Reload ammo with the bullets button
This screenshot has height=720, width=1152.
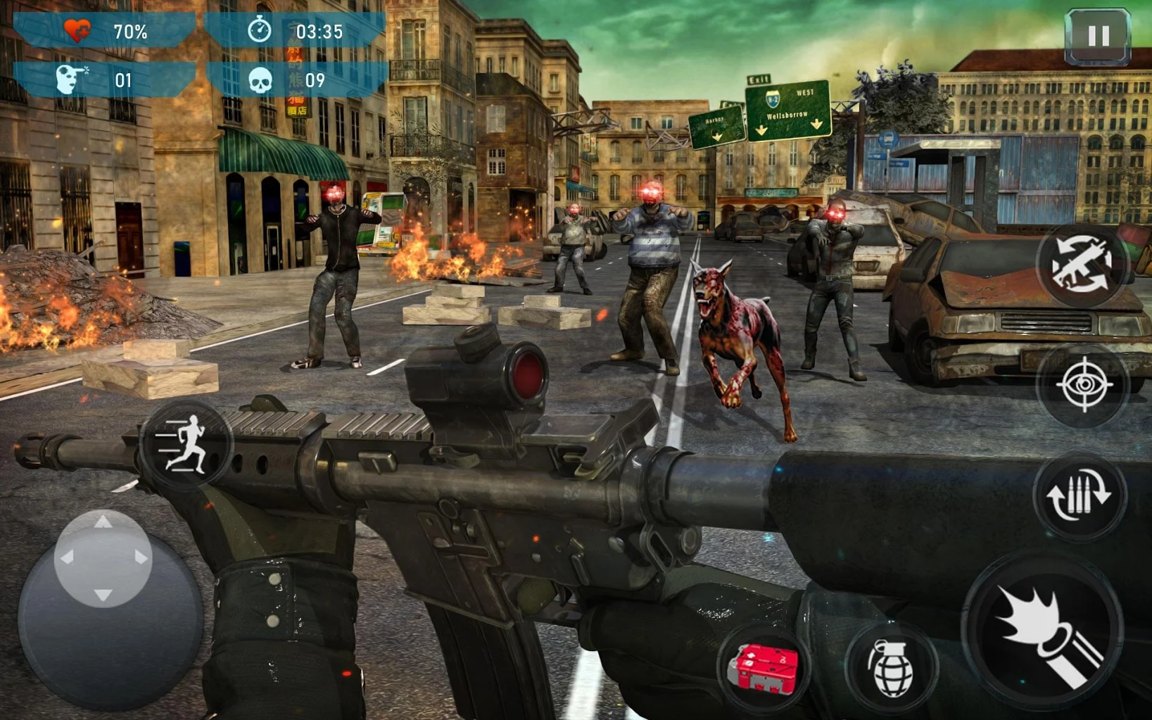(x=1080, y=497)
